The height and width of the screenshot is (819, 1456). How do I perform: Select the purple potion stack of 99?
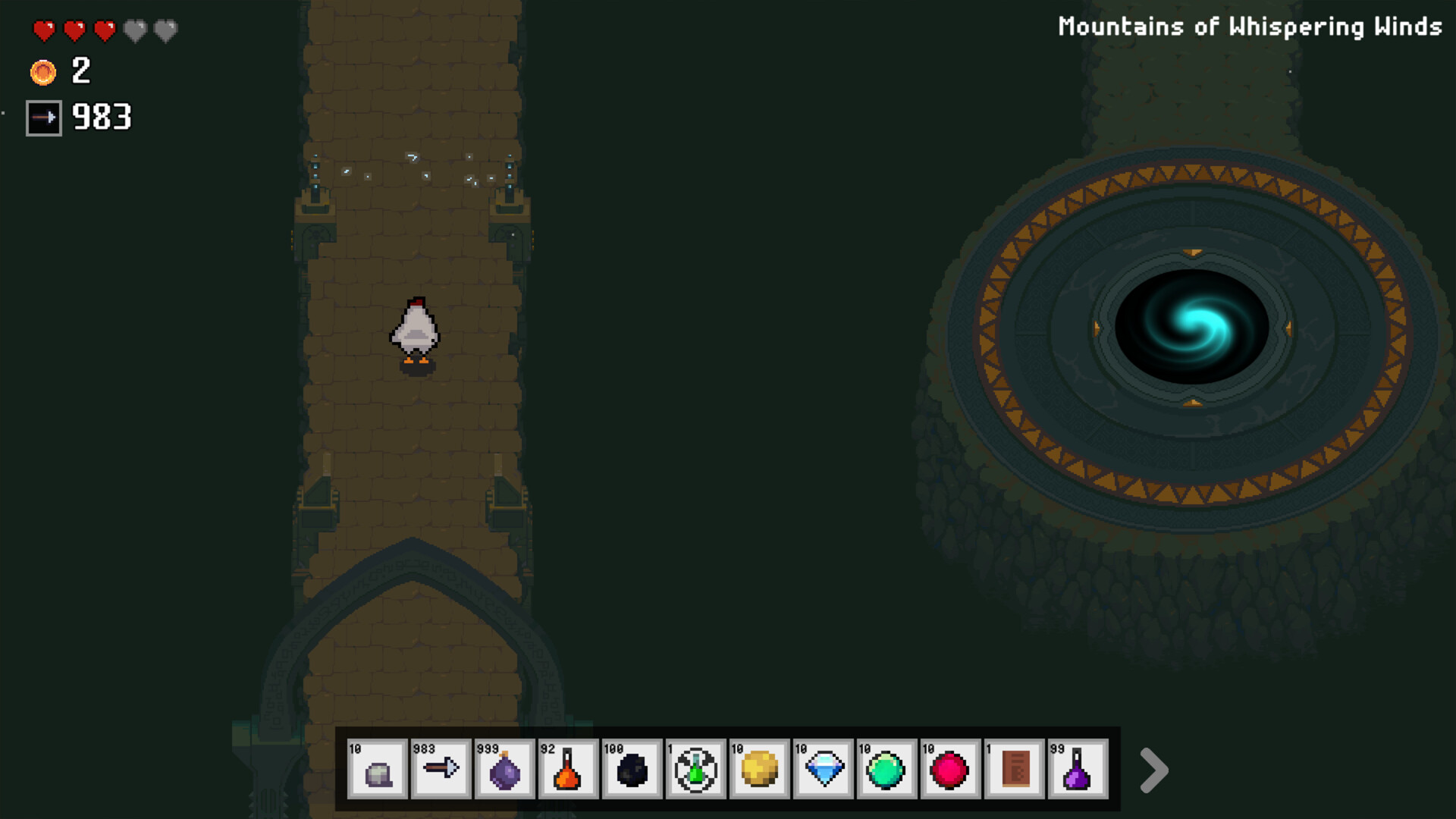1078,770
